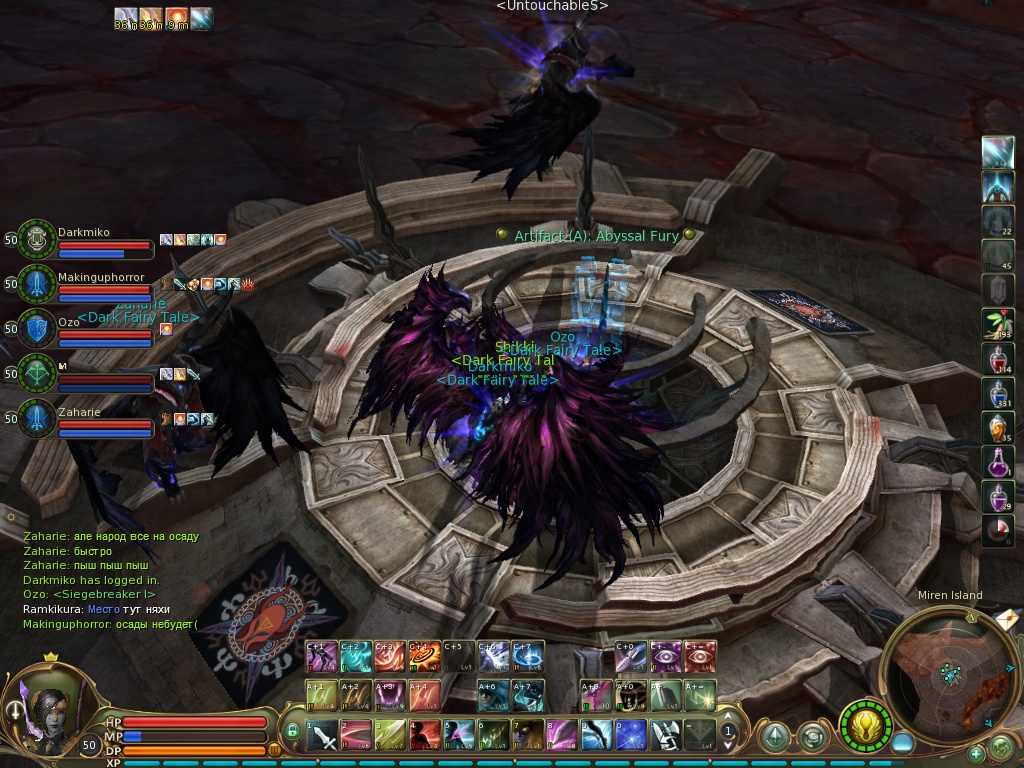Screen dimensions: 1024x768
Task: Use the orange target skill at C+4
Action: point(425,656)
